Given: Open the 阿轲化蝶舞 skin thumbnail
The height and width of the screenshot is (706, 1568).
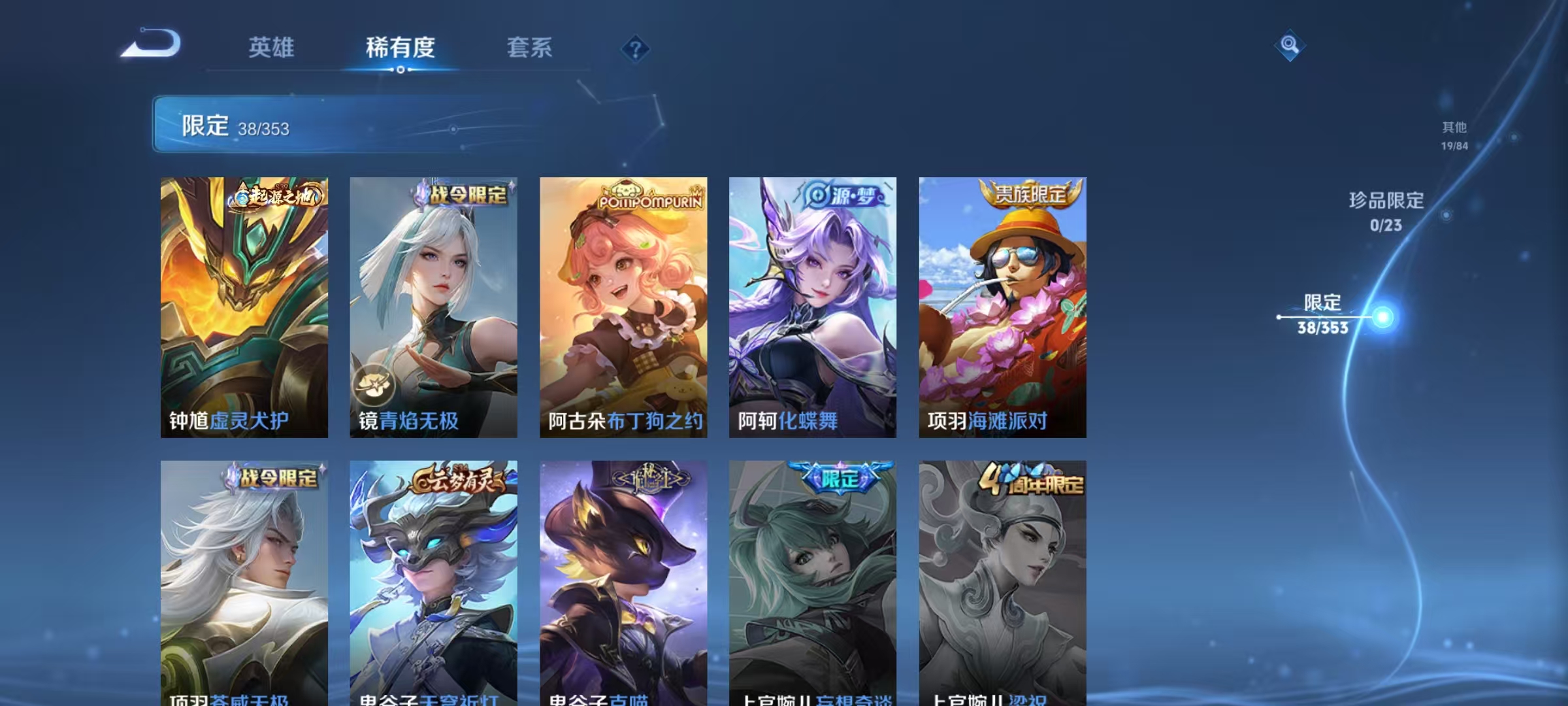Looking at the screenshot, I should (x=812, y=307).
